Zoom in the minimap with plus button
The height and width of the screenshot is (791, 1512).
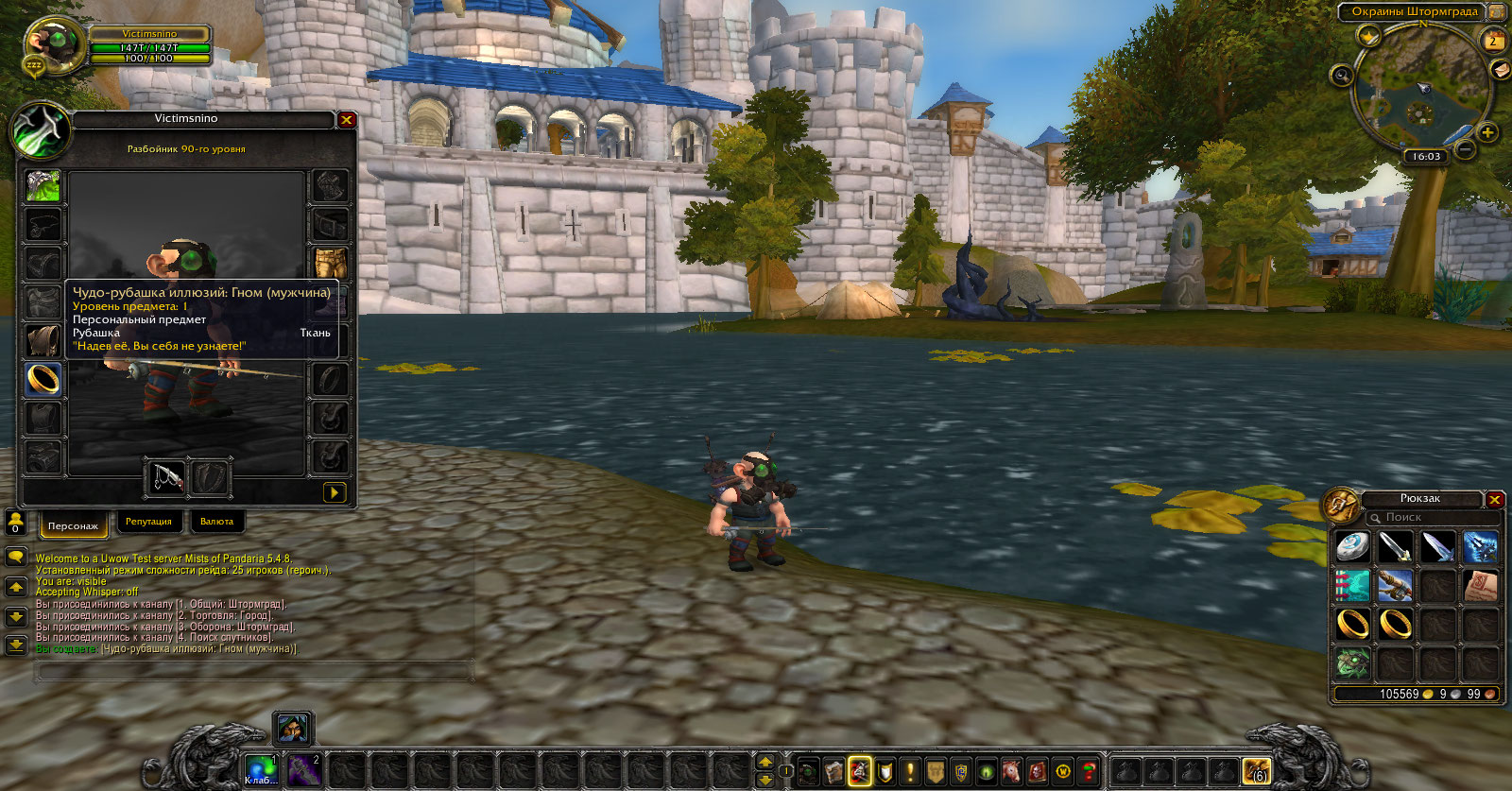(x=1487, y=132)
